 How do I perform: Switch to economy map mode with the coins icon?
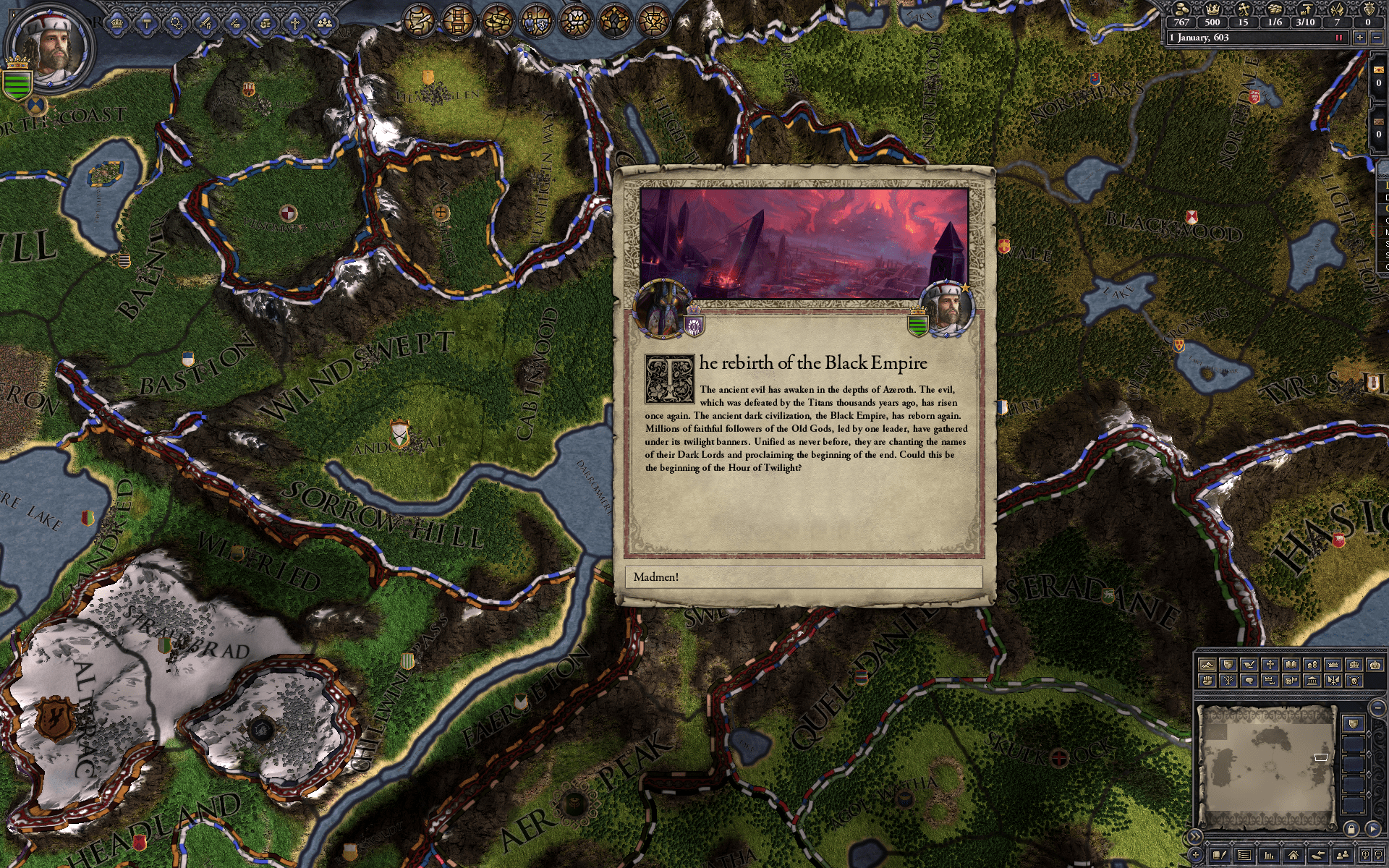tap(1312, 664)
